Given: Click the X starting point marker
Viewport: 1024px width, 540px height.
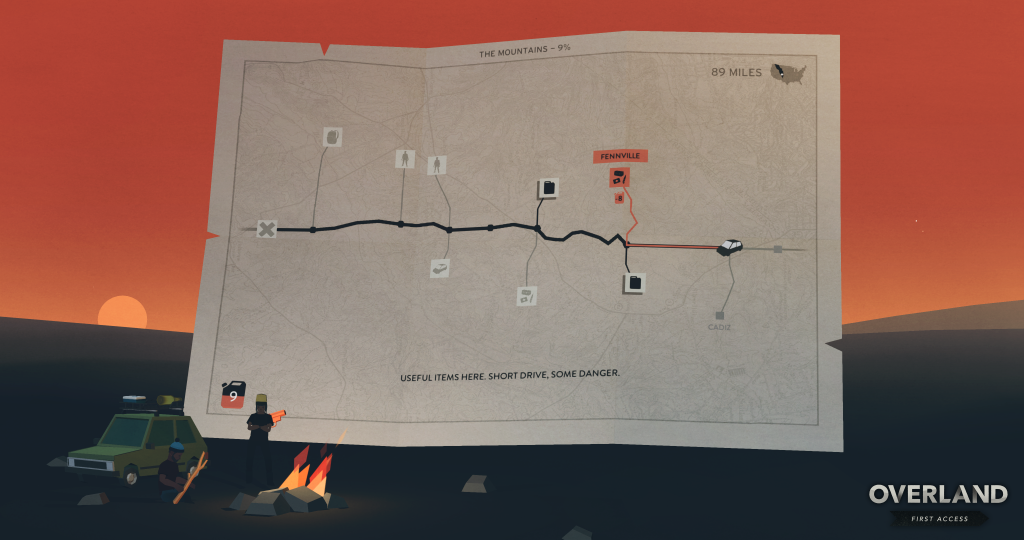Looking at the screenshot, I should (x=266, y=229).
